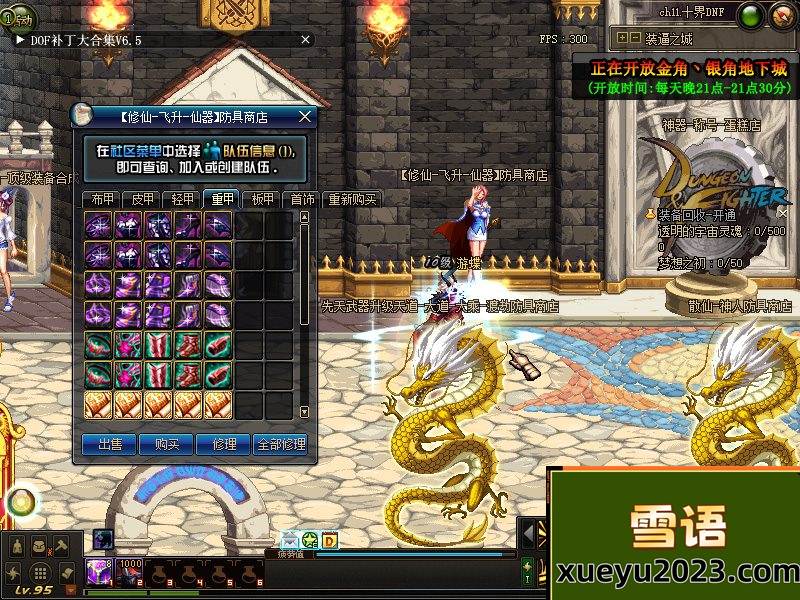The height and width of the screenshot is (600, 800).
Task: Use the 1000-stack item in quick slot 2
Action: [x=130, y=572]
